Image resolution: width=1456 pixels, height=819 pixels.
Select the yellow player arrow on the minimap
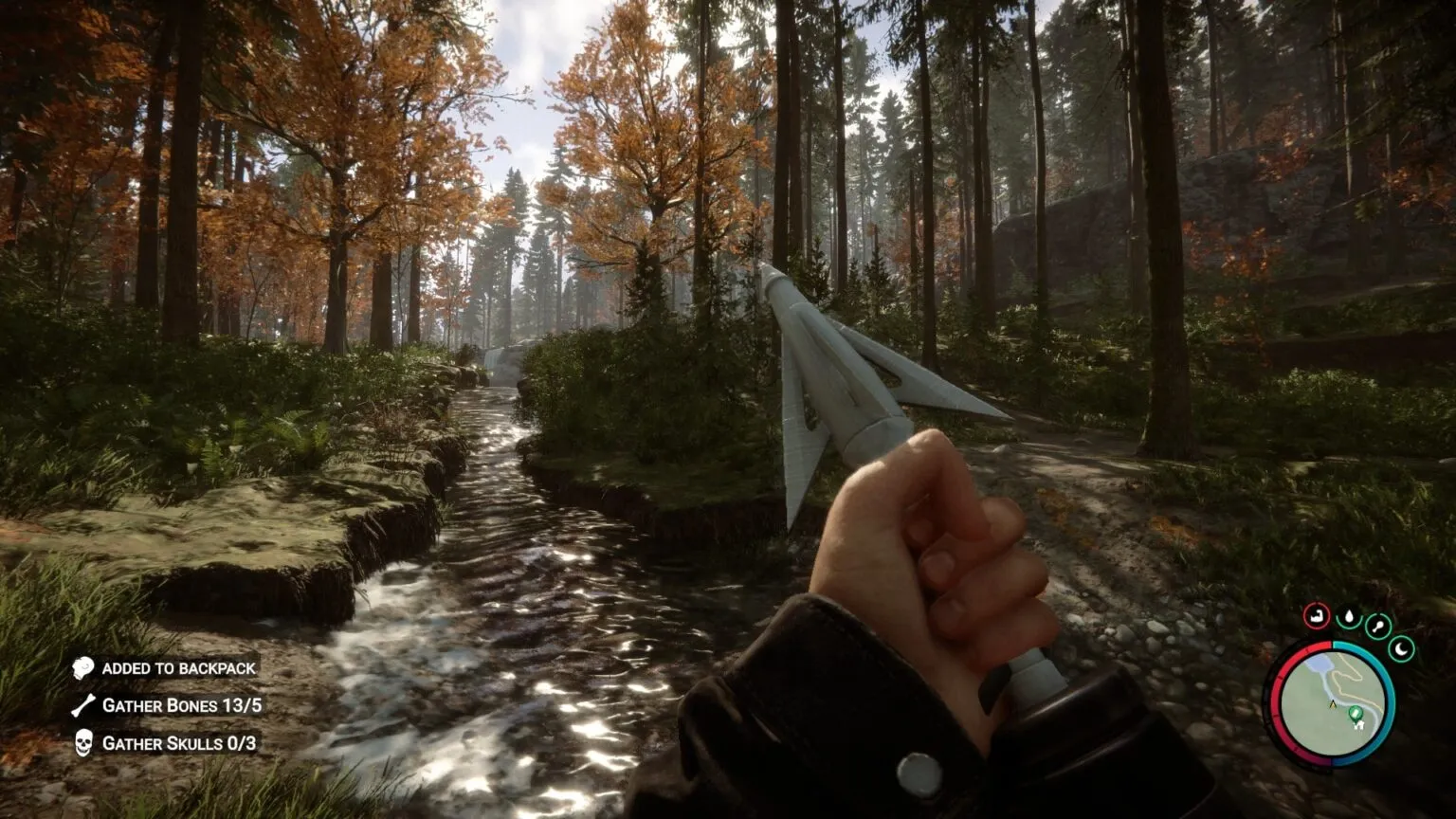point(1332,703)
